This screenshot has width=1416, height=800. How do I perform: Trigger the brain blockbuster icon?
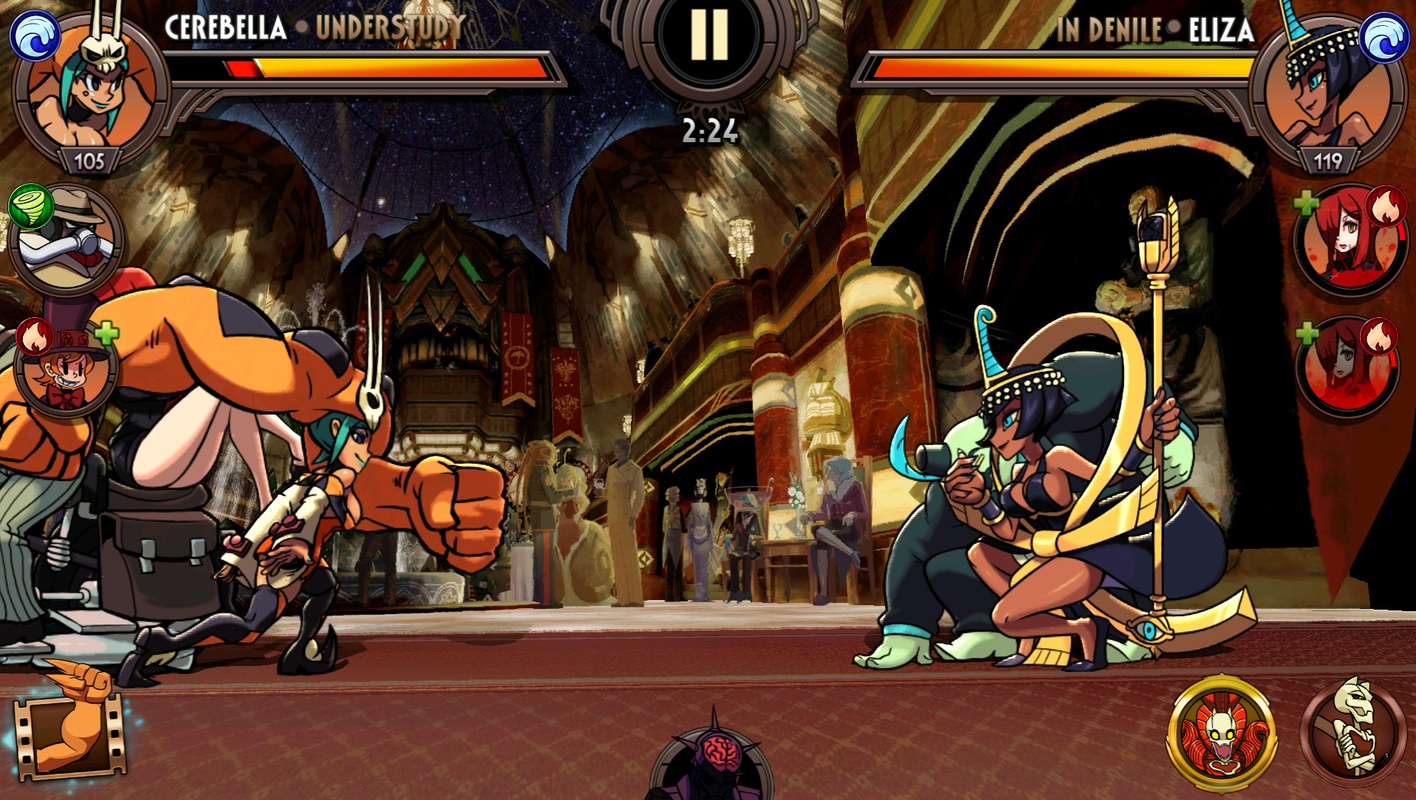(710, 759)
